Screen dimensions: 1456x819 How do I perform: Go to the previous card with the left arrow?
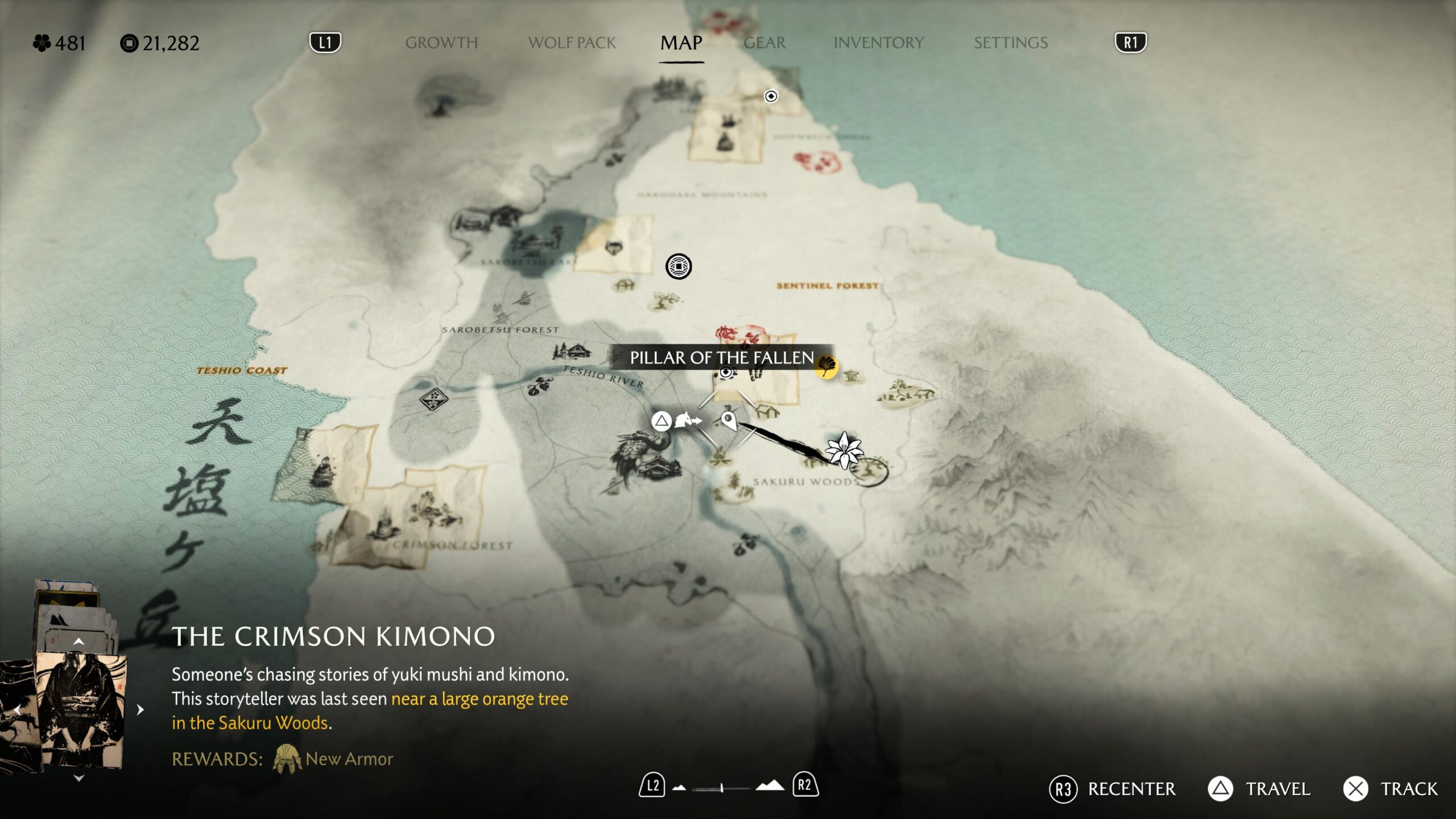pyautogui.click(x=17, y=710)
